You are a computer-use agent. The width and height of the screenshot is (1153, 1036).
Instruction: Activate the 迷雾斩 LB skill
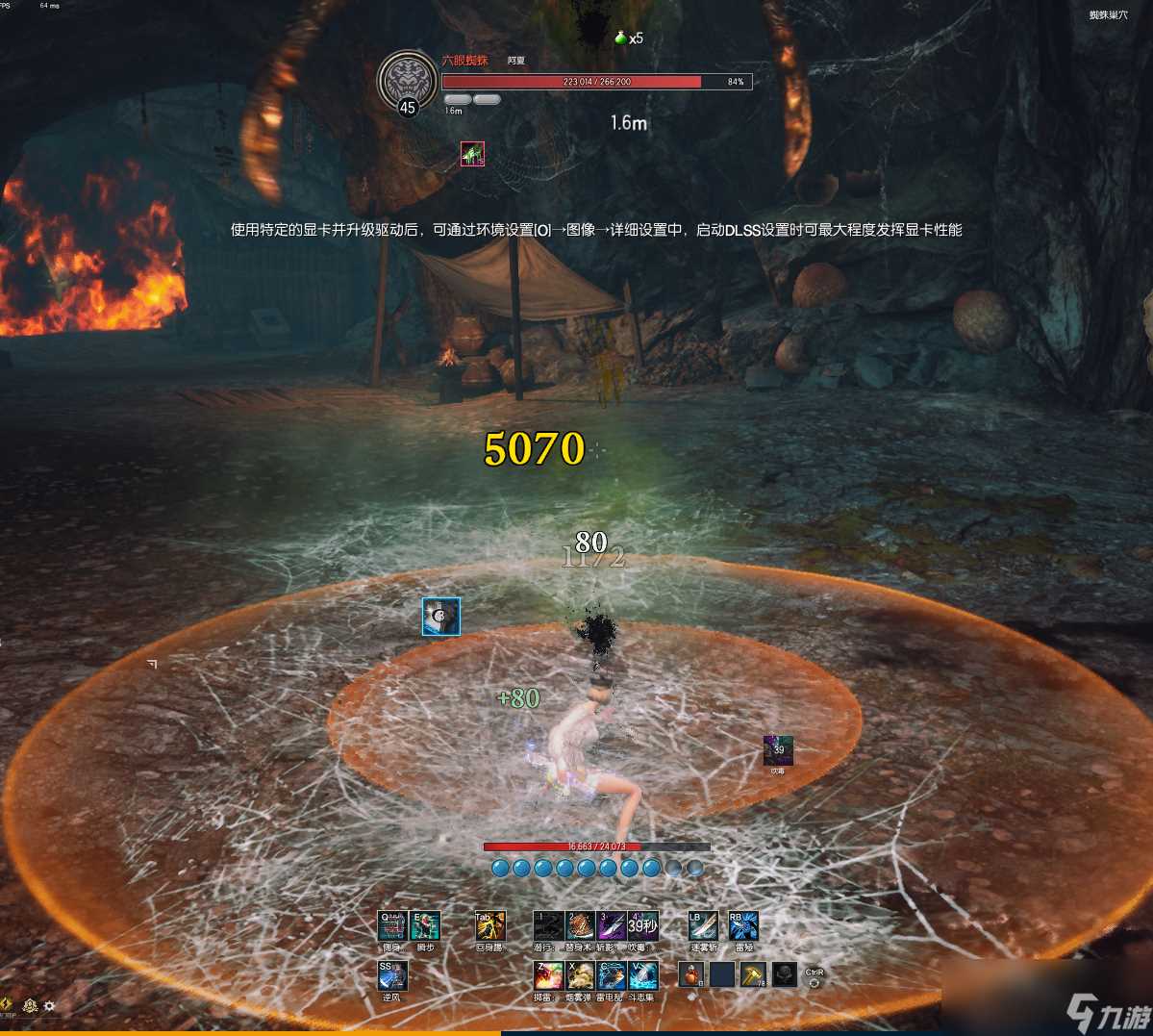point(703,926)
